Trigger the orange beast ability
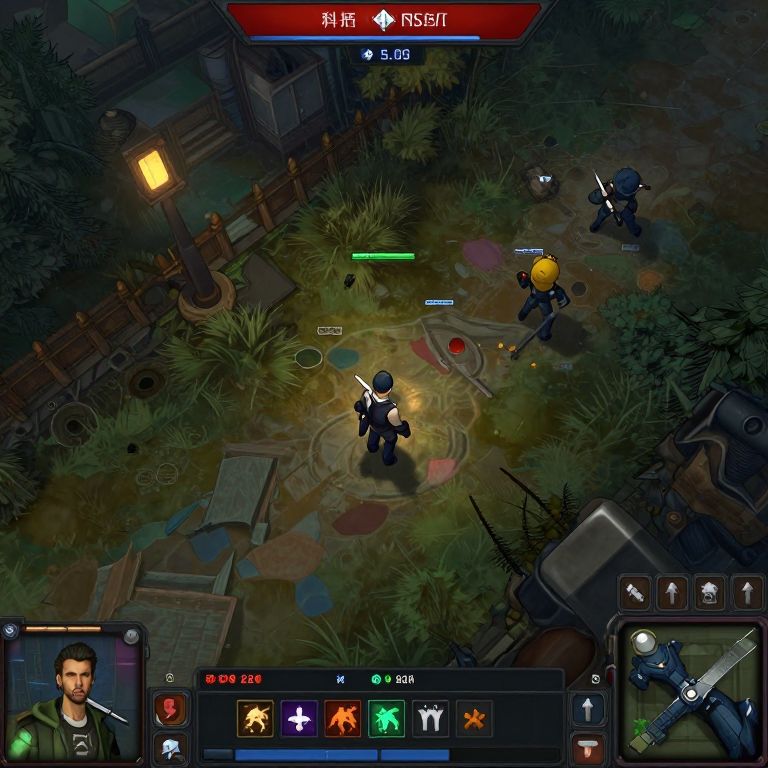Image resolution: width=768 pixels, height=768 pixels. [x=343, y=718]
